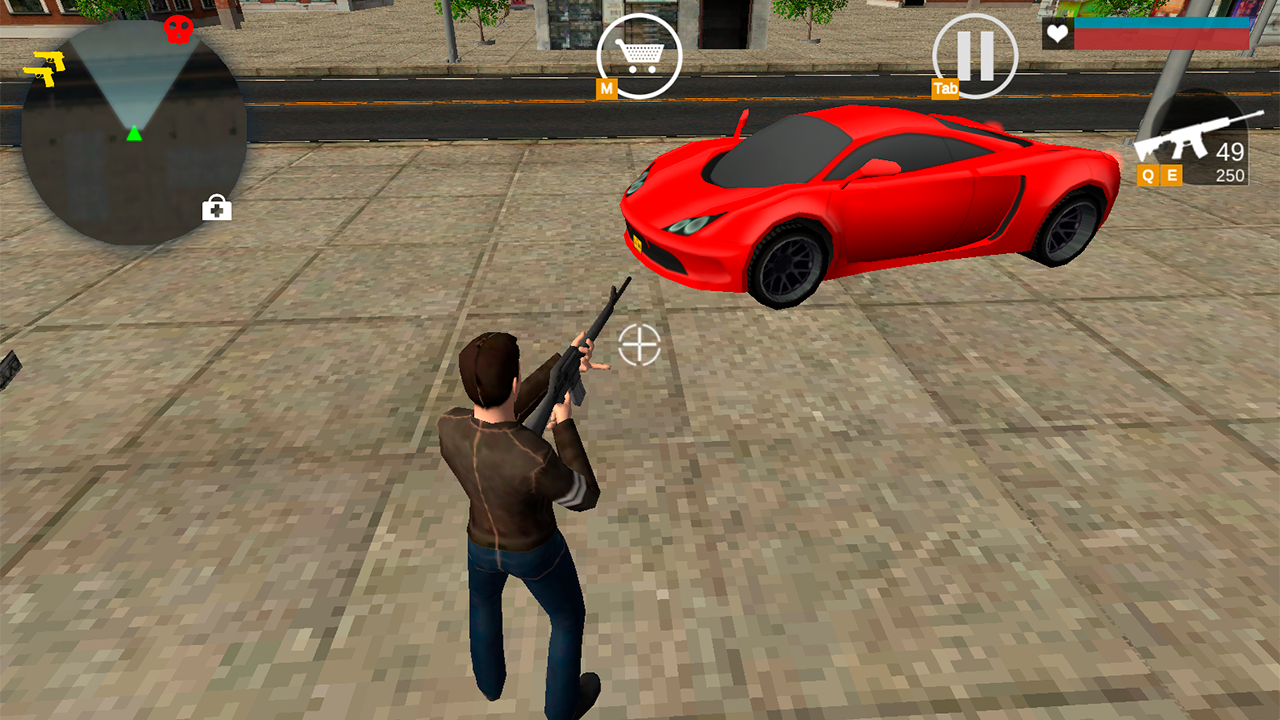This screenshot has height=720, width=1280.
Task: Click the ammo count 49
Action: coord(1230,152)
